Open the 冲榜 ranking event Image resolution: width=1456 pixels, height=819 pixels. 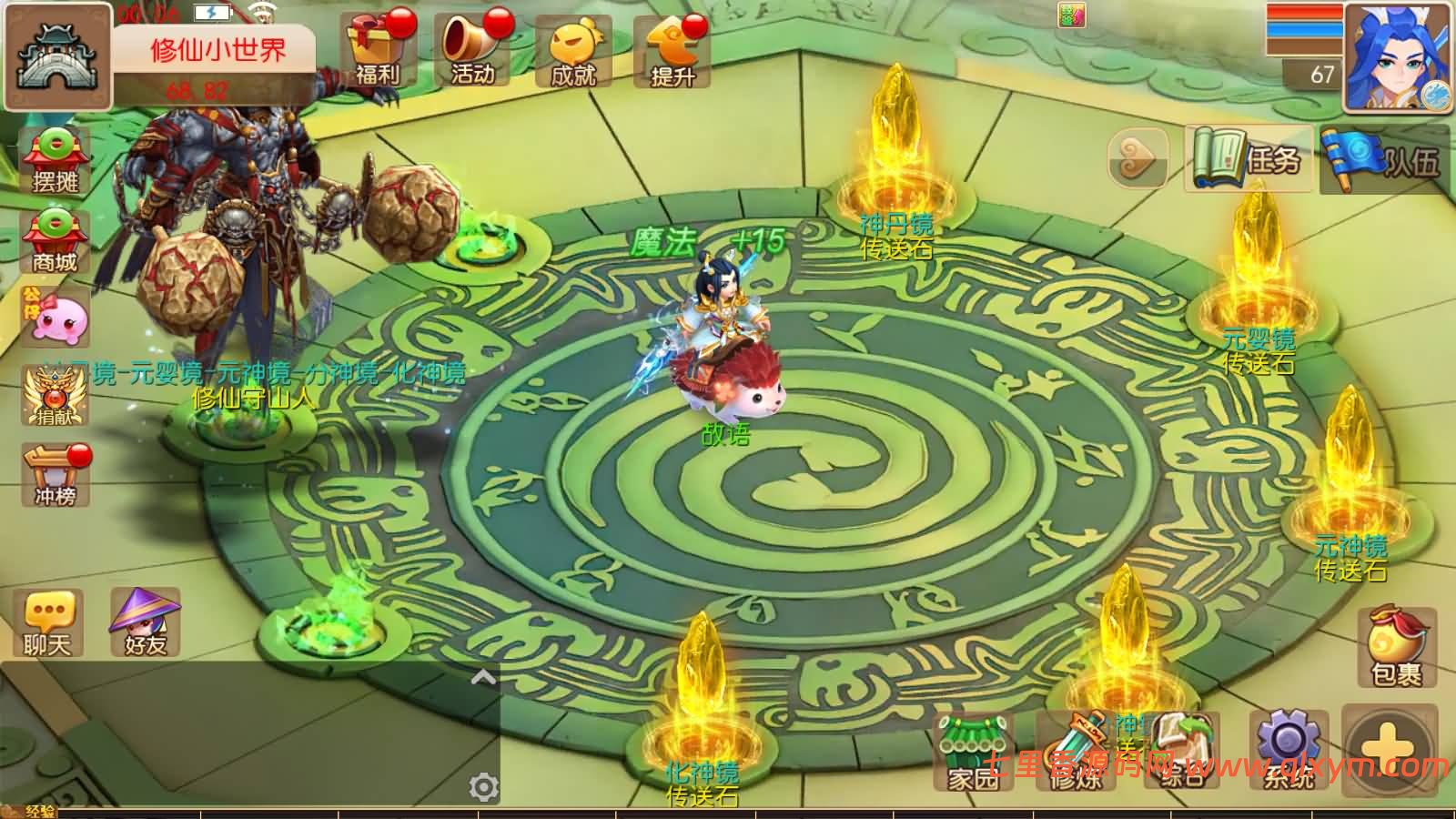point(56,475)
